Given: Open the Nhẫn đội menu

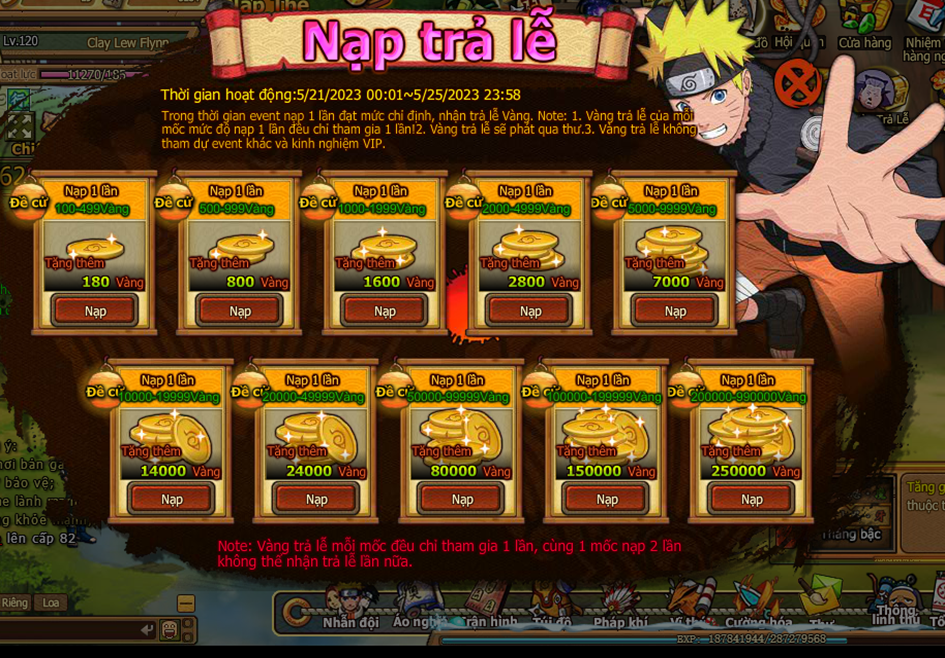Looking at the screenshot, I should click(x=350, y=608).
